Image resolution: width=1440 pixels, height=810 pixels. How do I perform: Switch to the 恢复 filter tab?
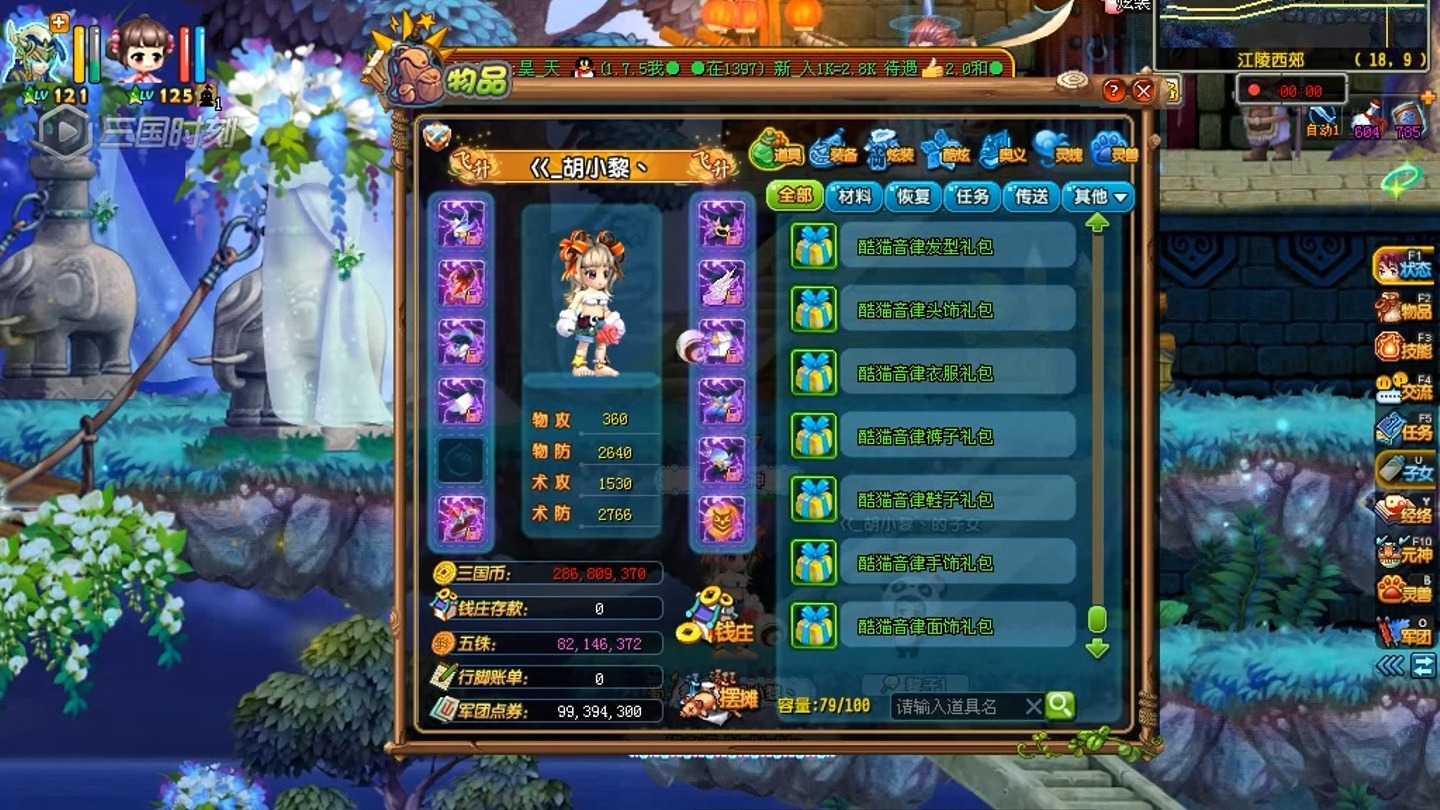(913, 196)
